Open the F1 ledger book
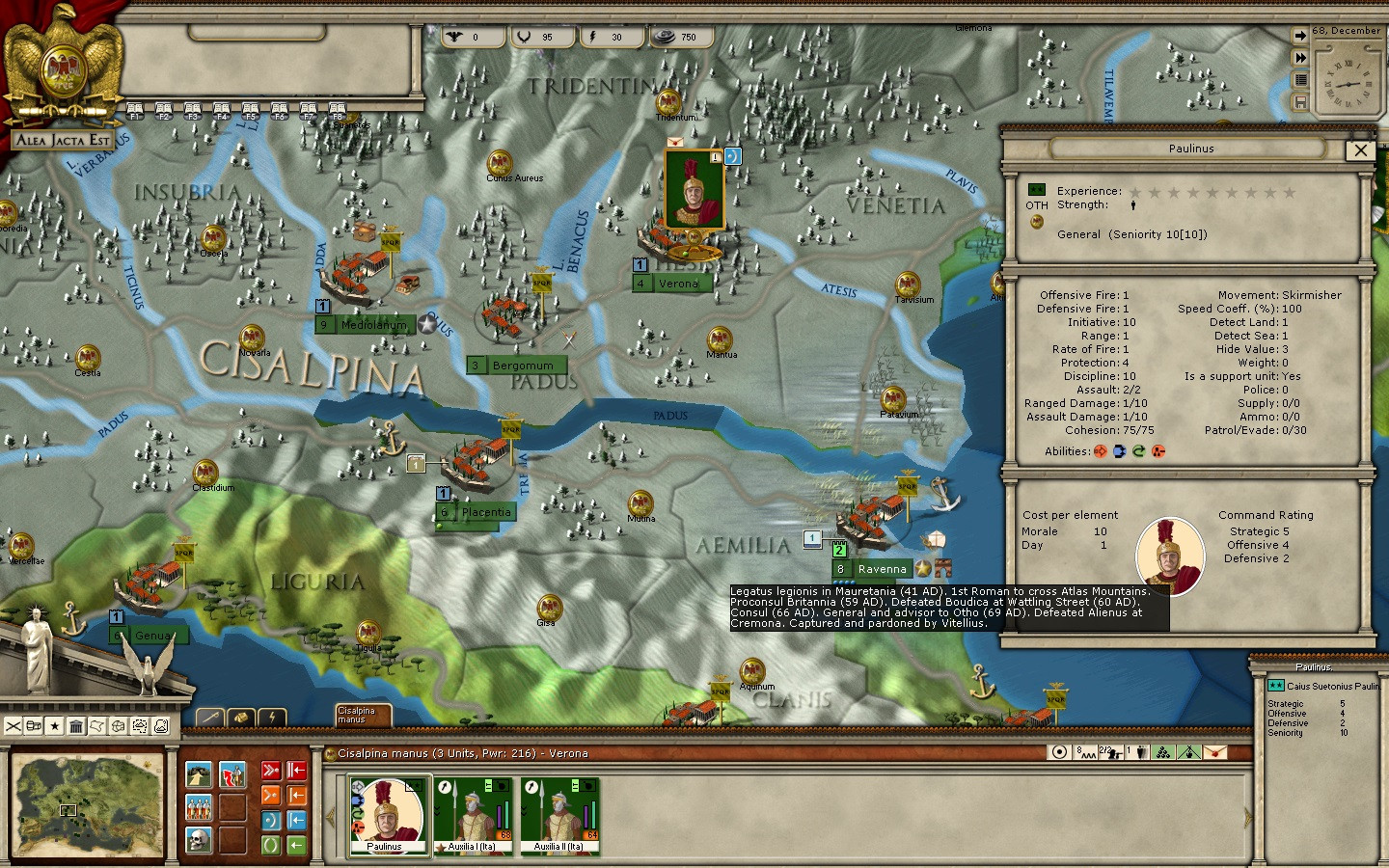This screenshot has width=1389, height=868. tap(135, 110)
